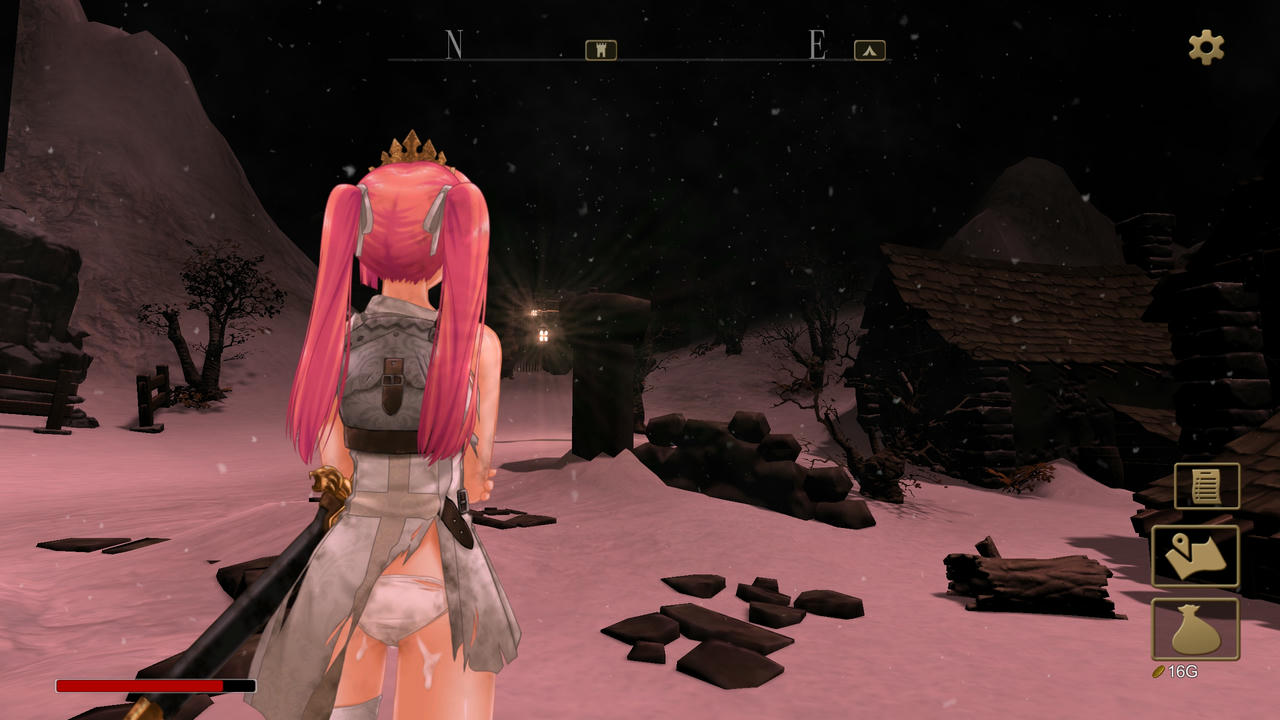Select the tent camp compass marker

click(870, 50)
